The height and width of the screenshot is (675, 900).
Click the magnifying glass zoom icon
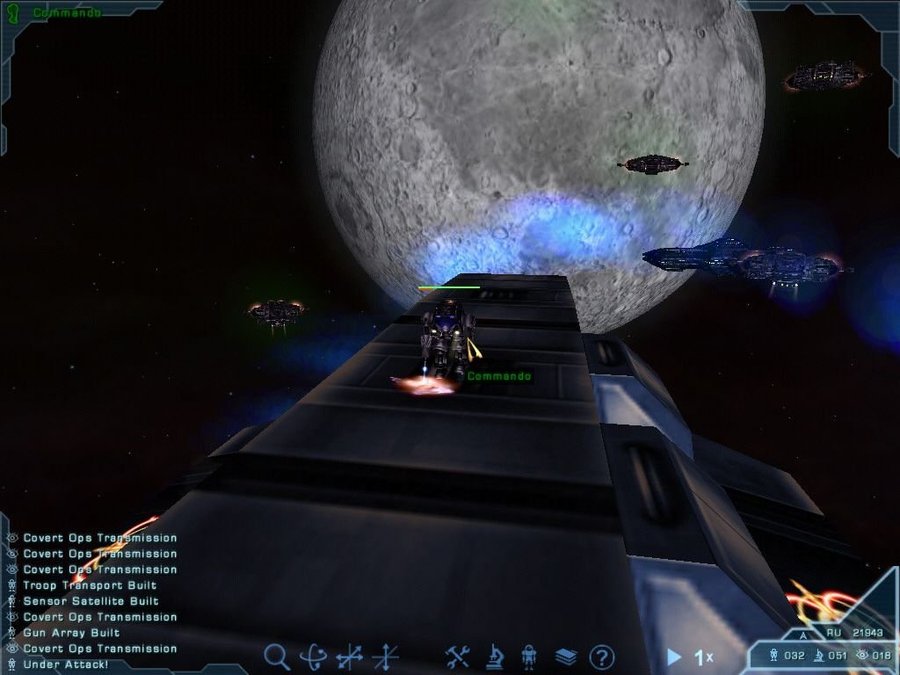pyautogui.click(x=277, y=657)
